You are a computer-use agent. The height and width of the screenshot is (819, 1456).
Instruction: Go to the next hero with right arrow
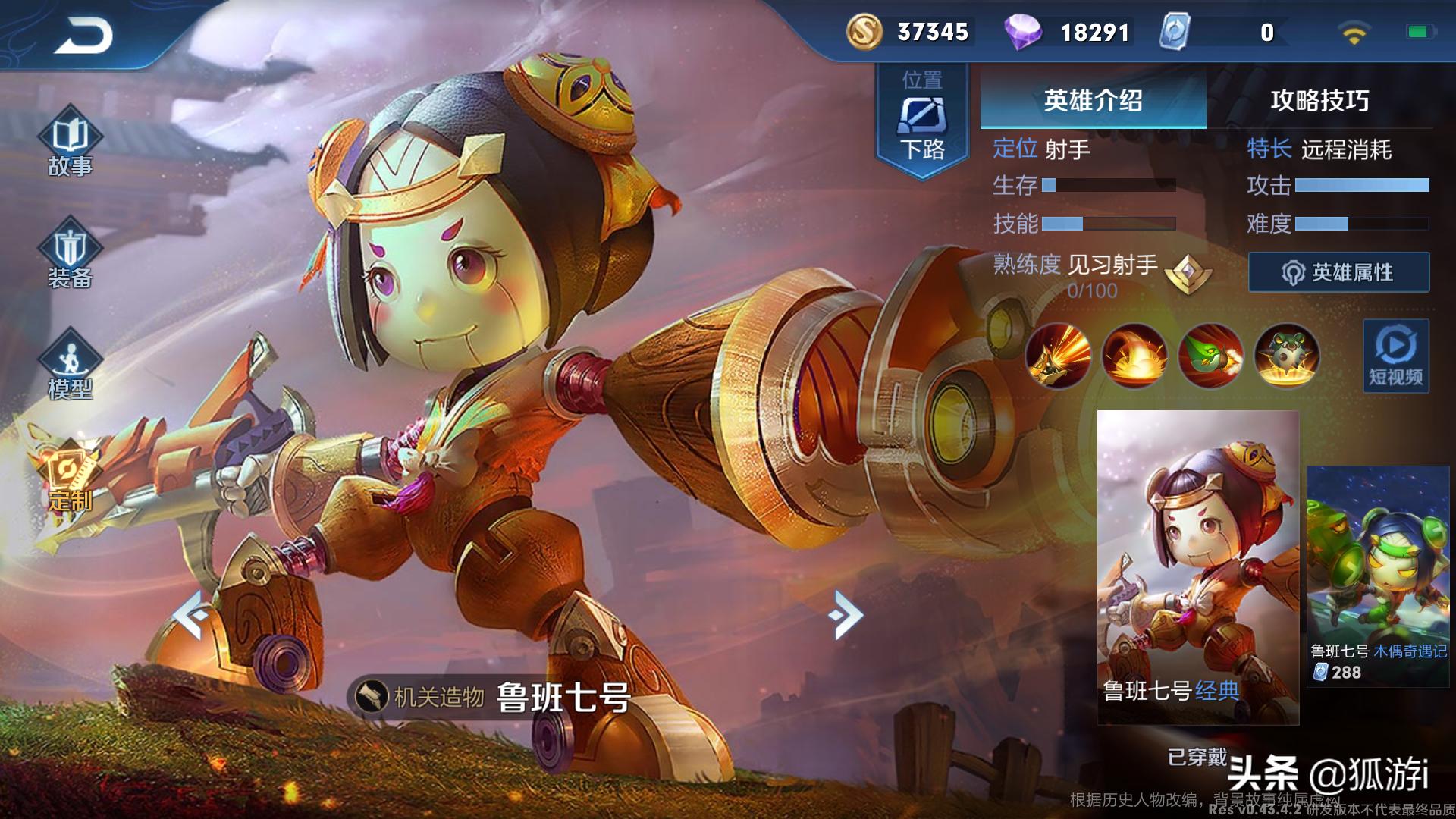click(846, 615)
